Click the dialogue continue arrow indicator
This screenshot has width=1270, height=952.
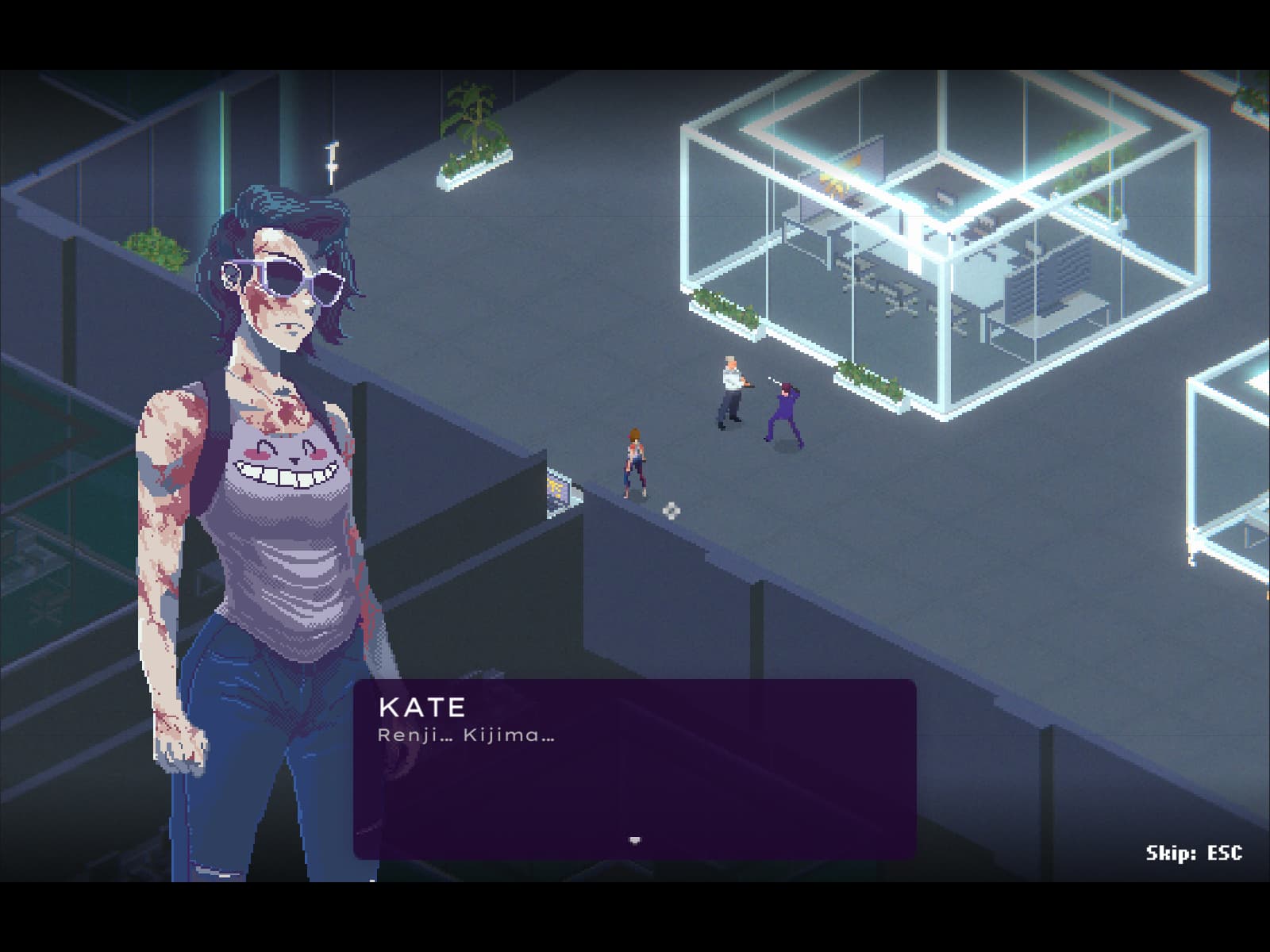point(634,839)
